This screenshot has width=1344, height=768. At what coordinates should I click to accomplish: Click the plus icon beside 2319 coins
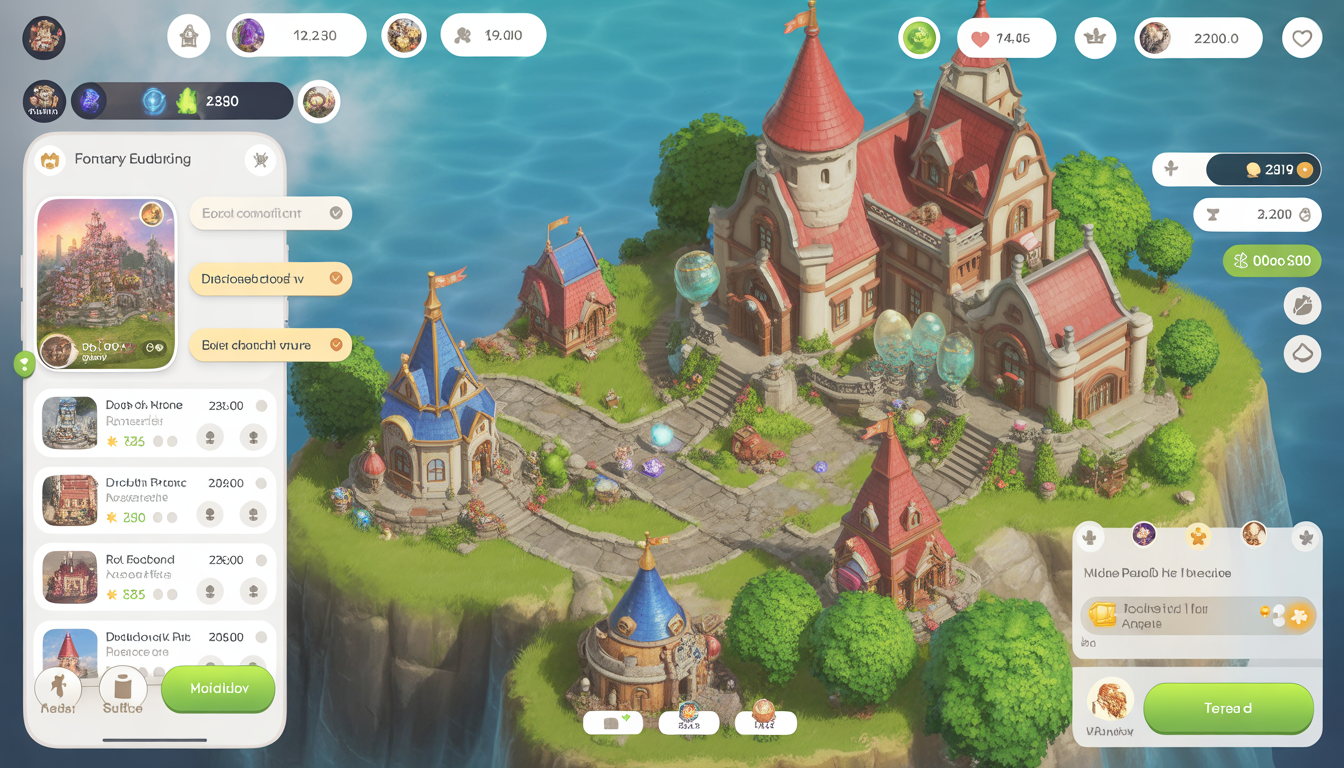pyautogui.click(x=1171, y=170)
